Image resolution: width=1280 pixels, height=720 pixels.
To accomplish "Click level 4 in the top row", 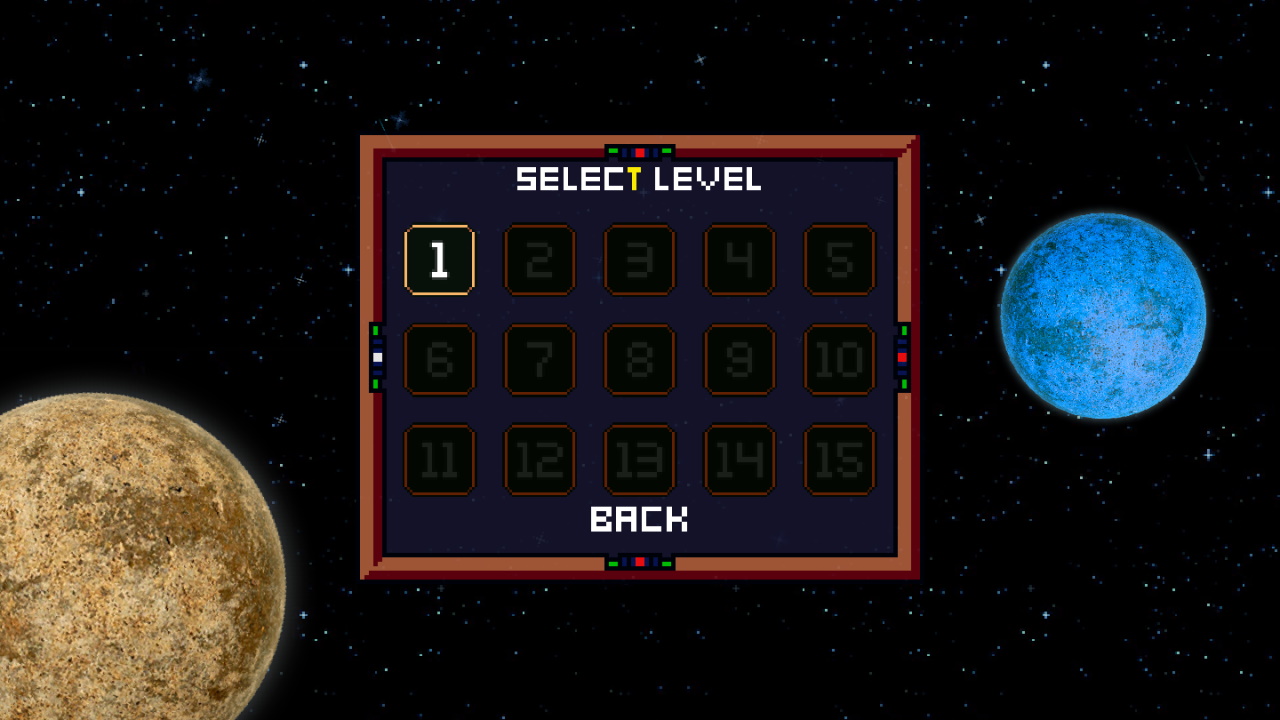I will coord(739,261).
